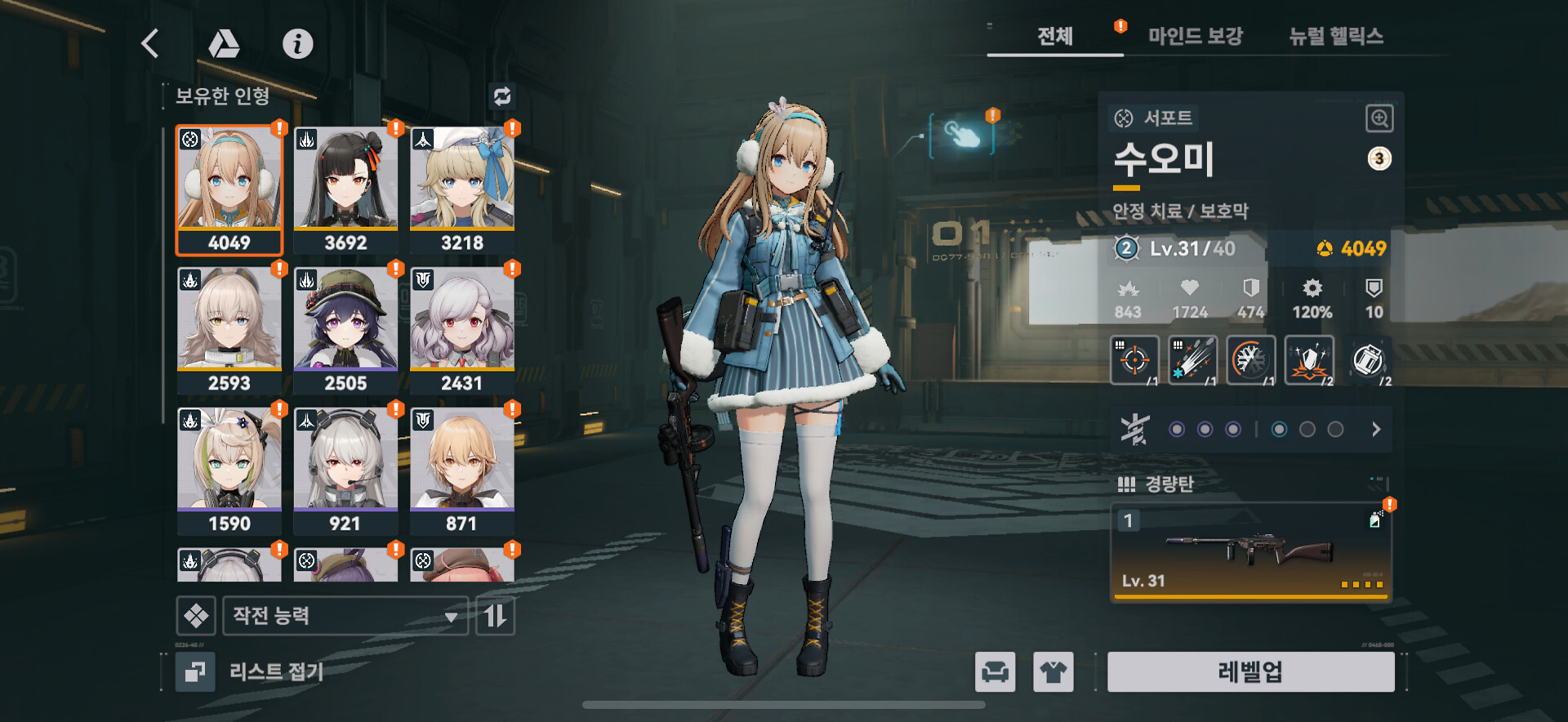The image size is (1568, 722).
Task: Click 리스트 접기 to collapse the list
Action: [253, 672]
